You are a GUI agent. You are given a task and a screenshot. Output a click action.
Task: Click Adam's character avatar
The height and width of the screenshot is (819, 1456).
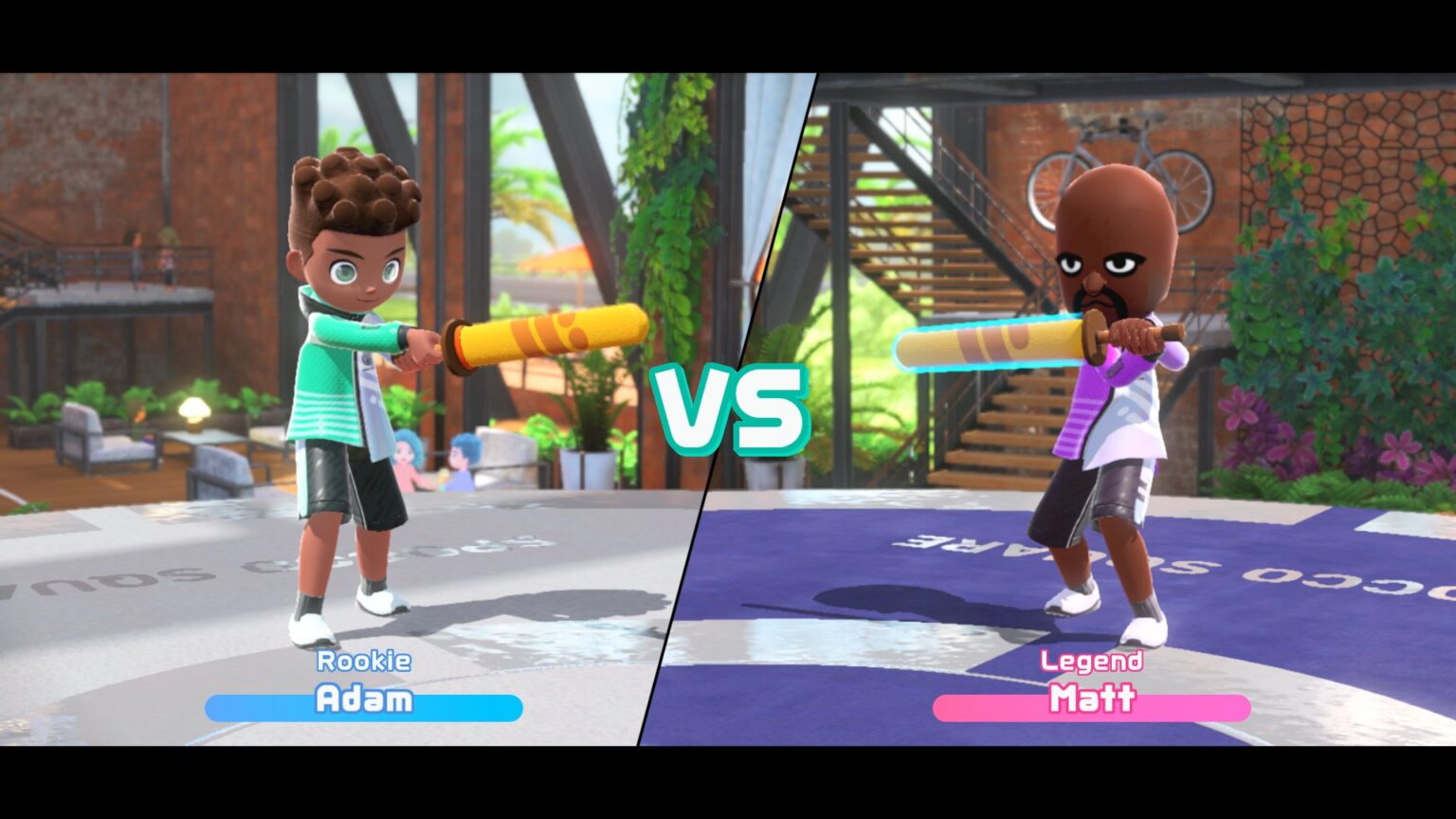(x=351, y=379)
